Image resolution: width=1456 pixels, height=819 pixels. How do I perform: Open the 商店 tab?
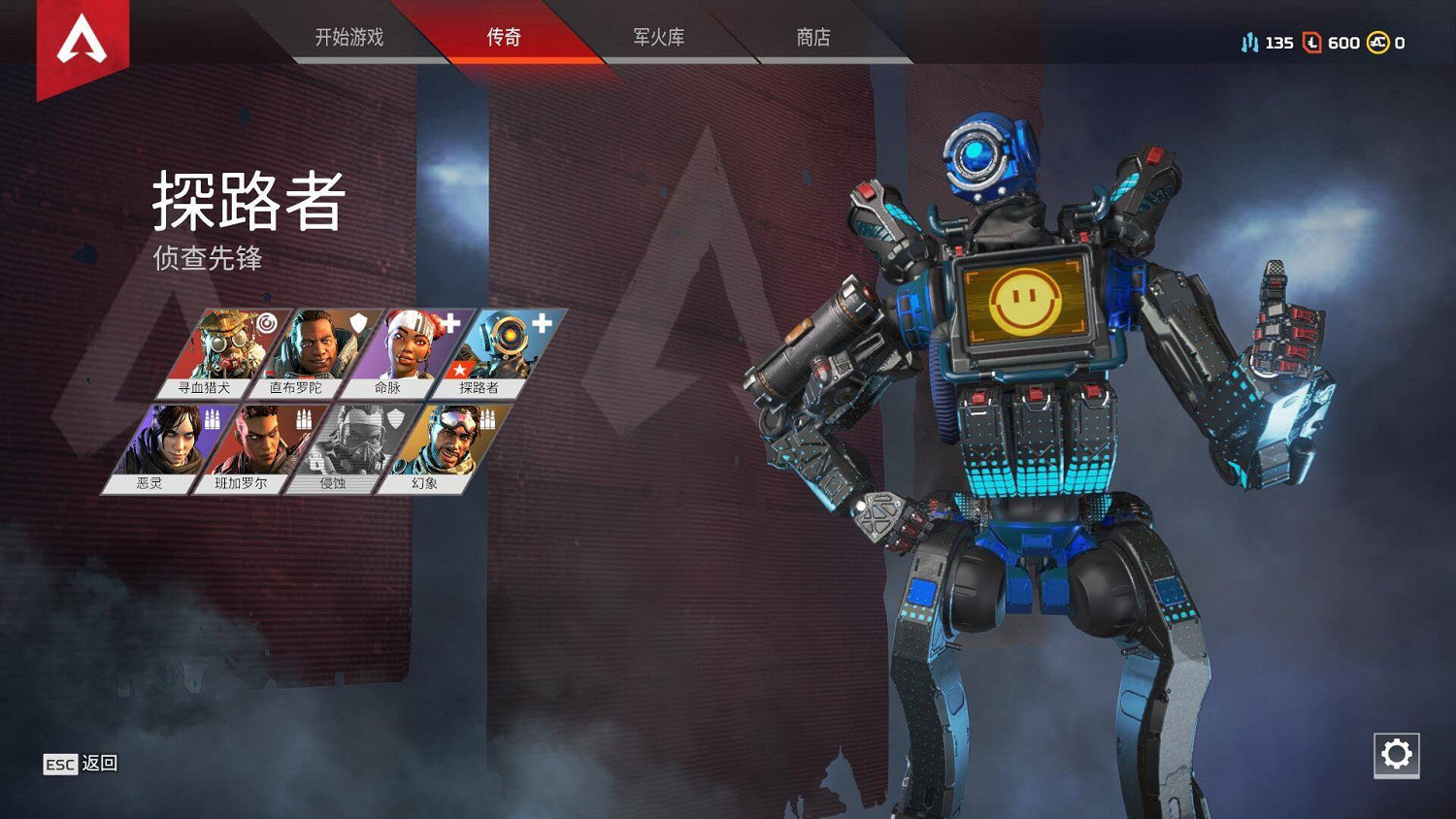[x=813, y=37]
